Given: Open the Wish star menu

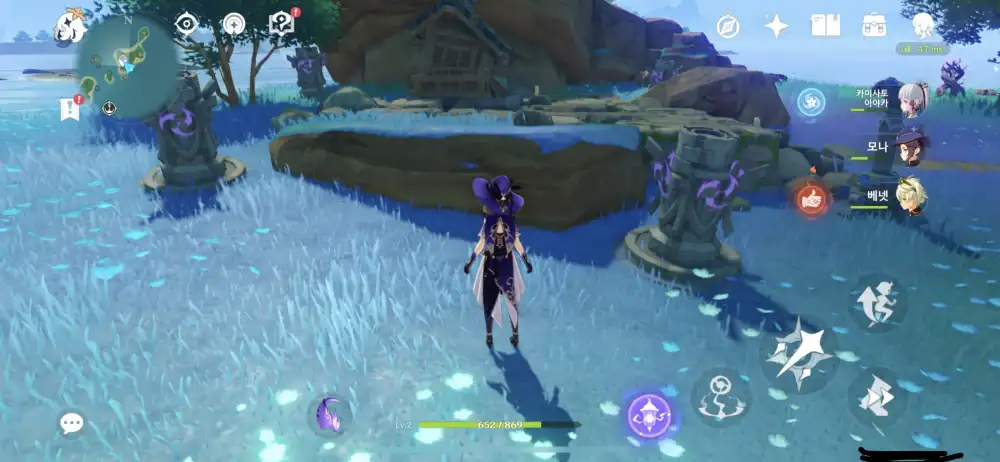Looking at the screenshot, I should [776, 26].
